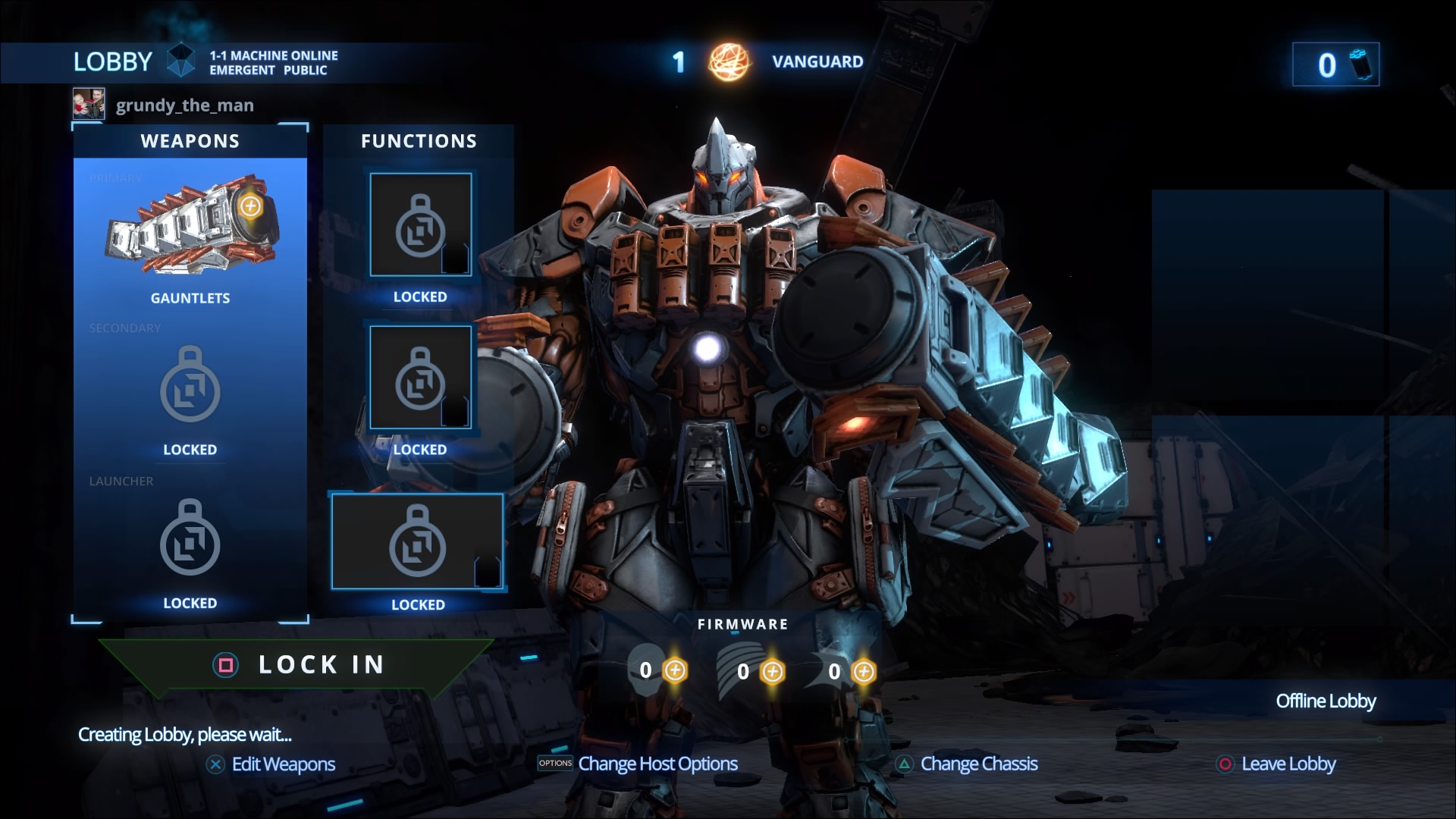The image size is (1456, 819).
Task: Leave Lobby
Action: point(1288,764)
